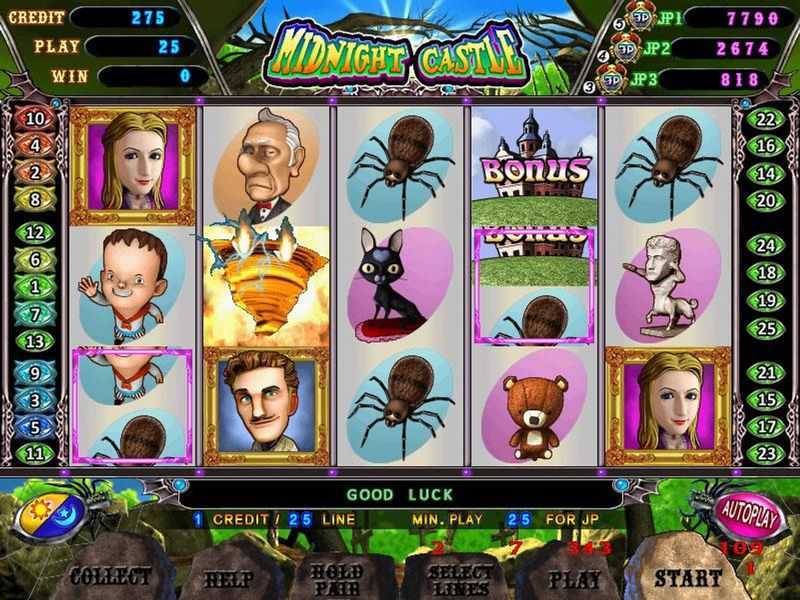This screenshot has width=800, height=600.
Task: Click the PLAY tombstone button
Action: [575, 579]
